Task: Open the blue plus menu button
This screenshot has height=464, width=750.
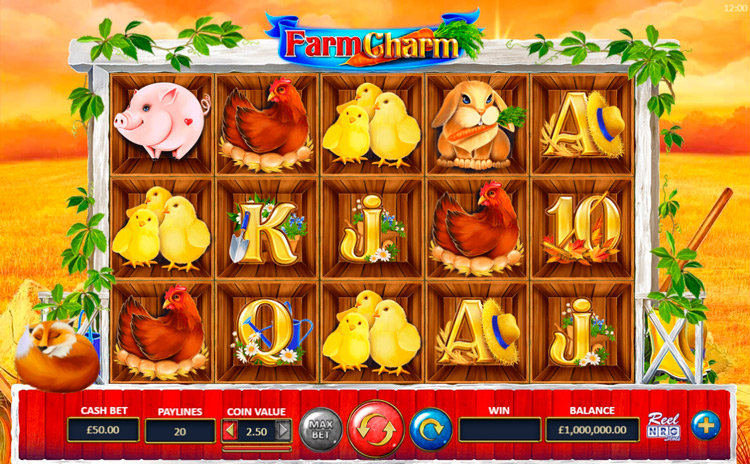Action: tap(706, 425)
